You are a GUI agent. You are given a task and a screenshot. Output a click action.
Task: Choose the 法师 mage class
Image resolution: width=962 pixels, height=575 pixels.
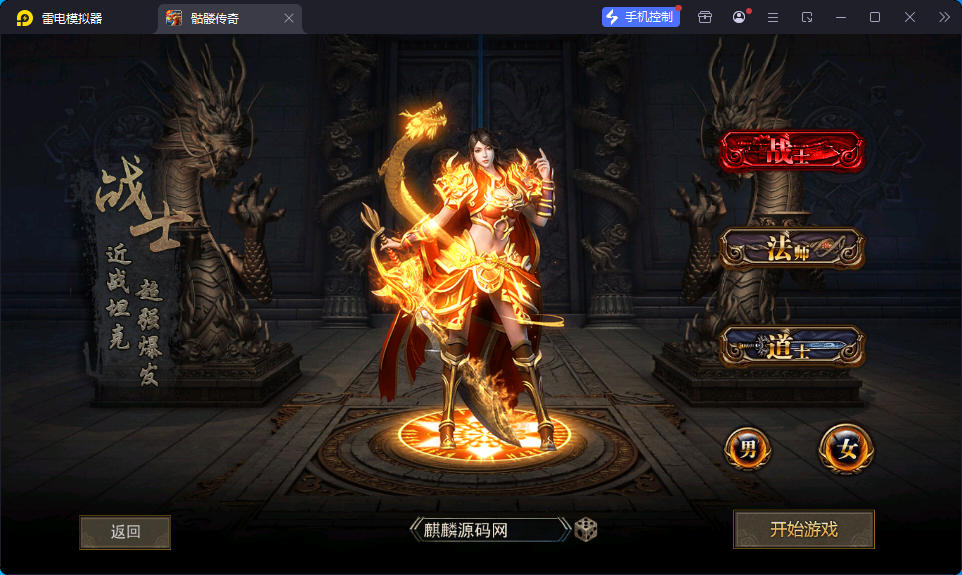point(791,249)
